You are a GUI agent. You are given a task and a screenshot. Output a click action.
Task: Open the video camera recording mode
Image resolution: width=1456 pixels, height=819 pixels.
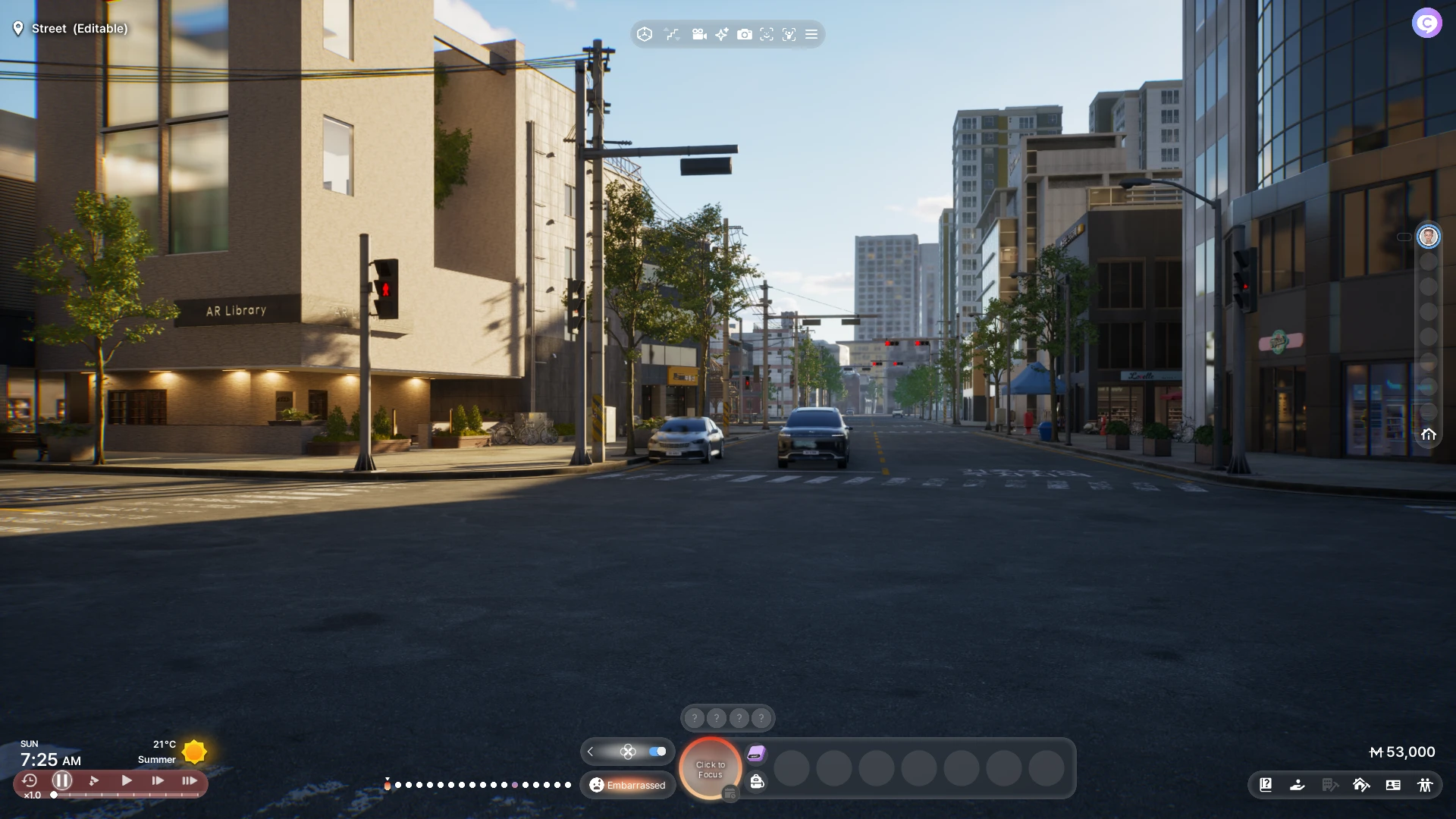[699, 34]
